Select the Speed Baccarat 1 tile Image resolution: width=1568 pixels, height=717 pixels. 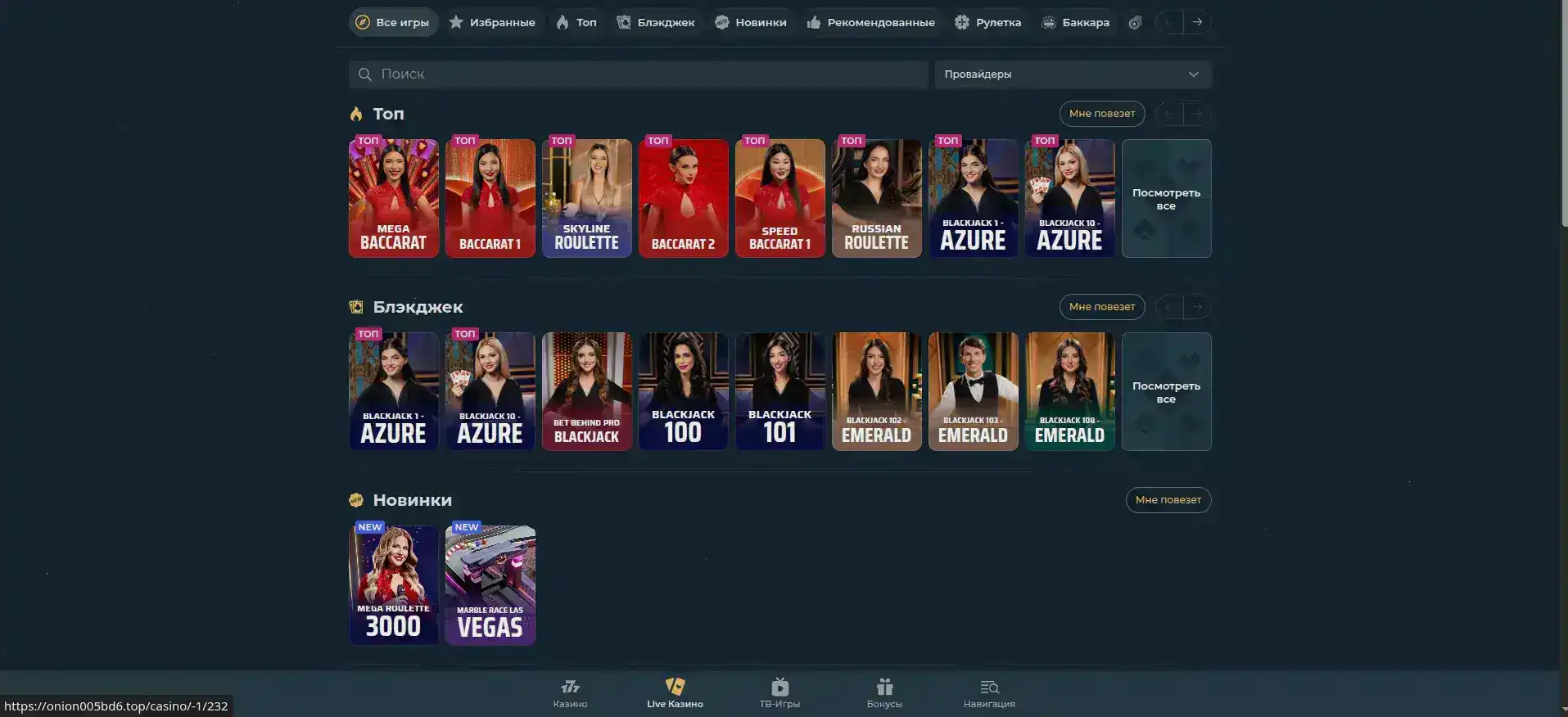coord(780,198)
